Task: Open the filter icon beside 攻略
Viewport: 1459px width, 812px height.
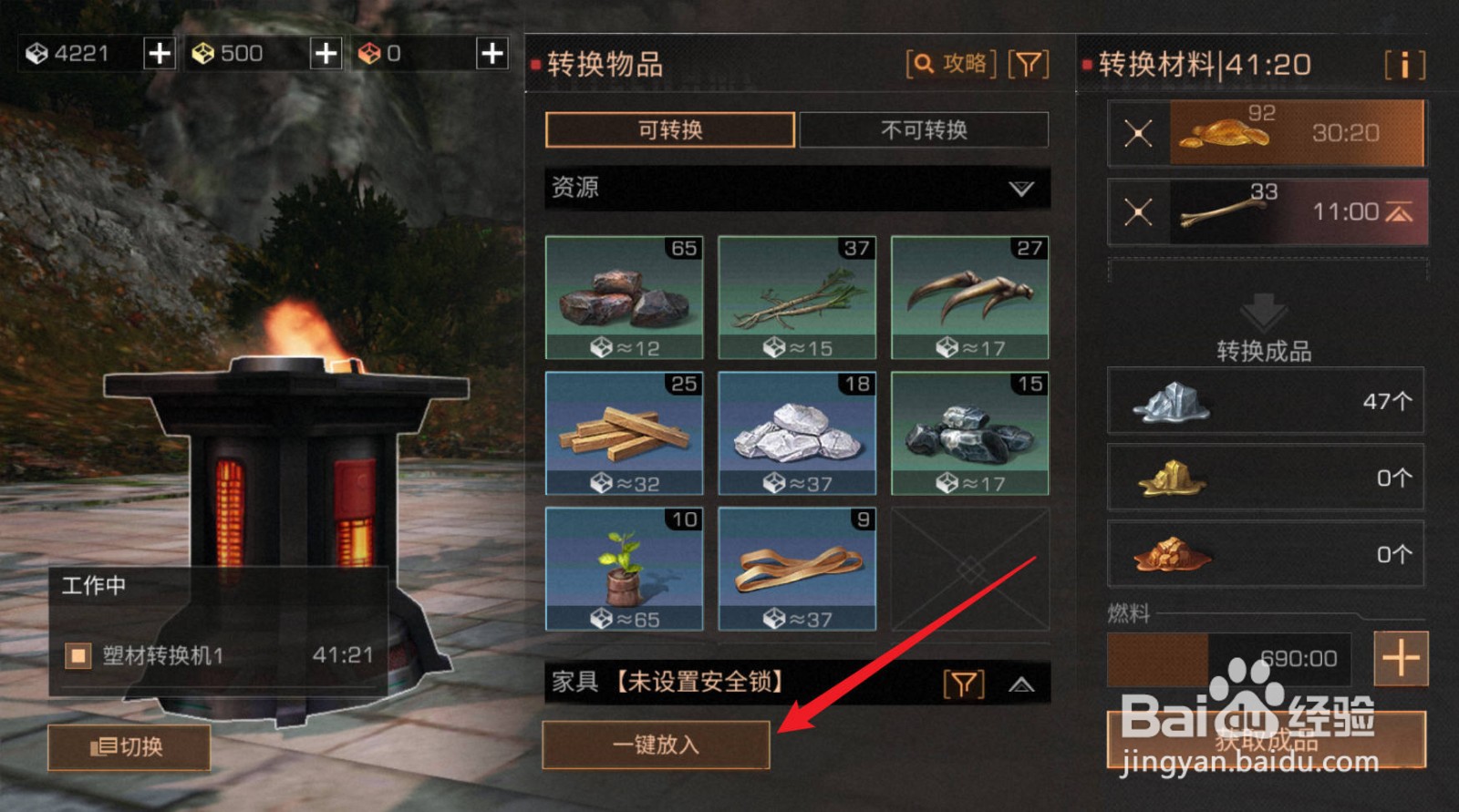Action: click(1030, 64)
